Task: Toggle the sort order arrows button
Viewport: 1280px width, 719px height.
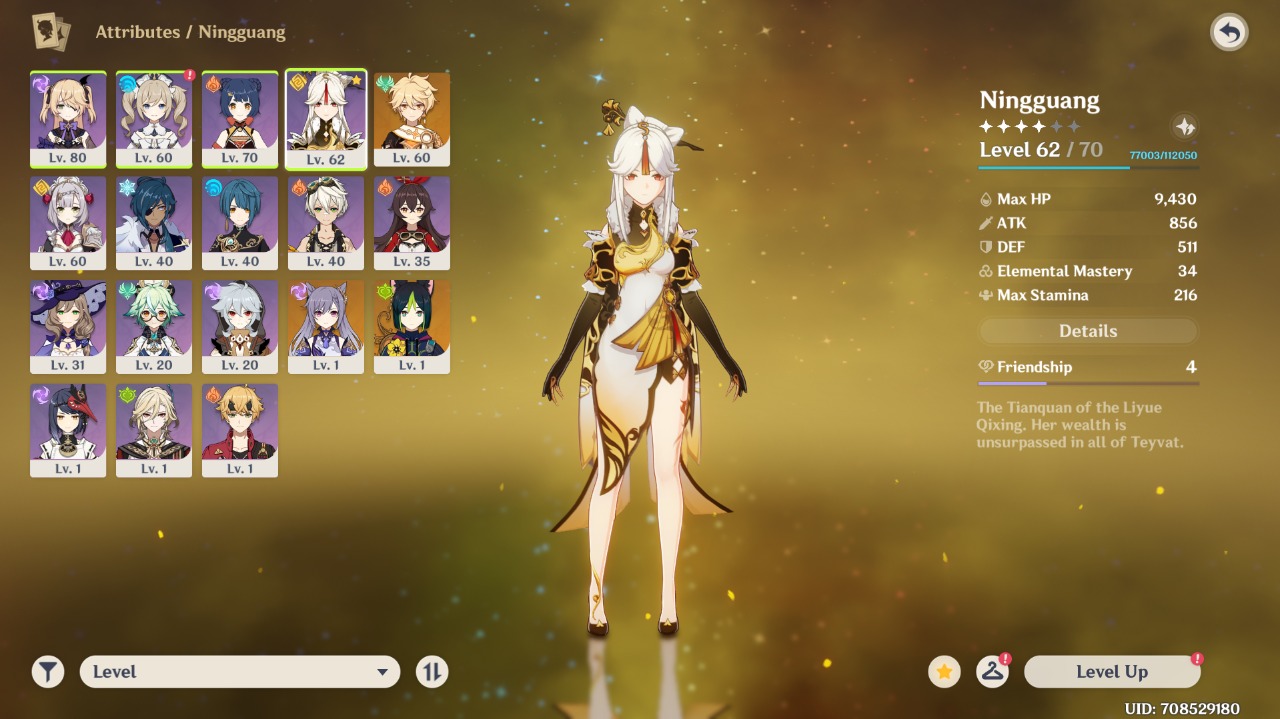Action: pos(432,672)
